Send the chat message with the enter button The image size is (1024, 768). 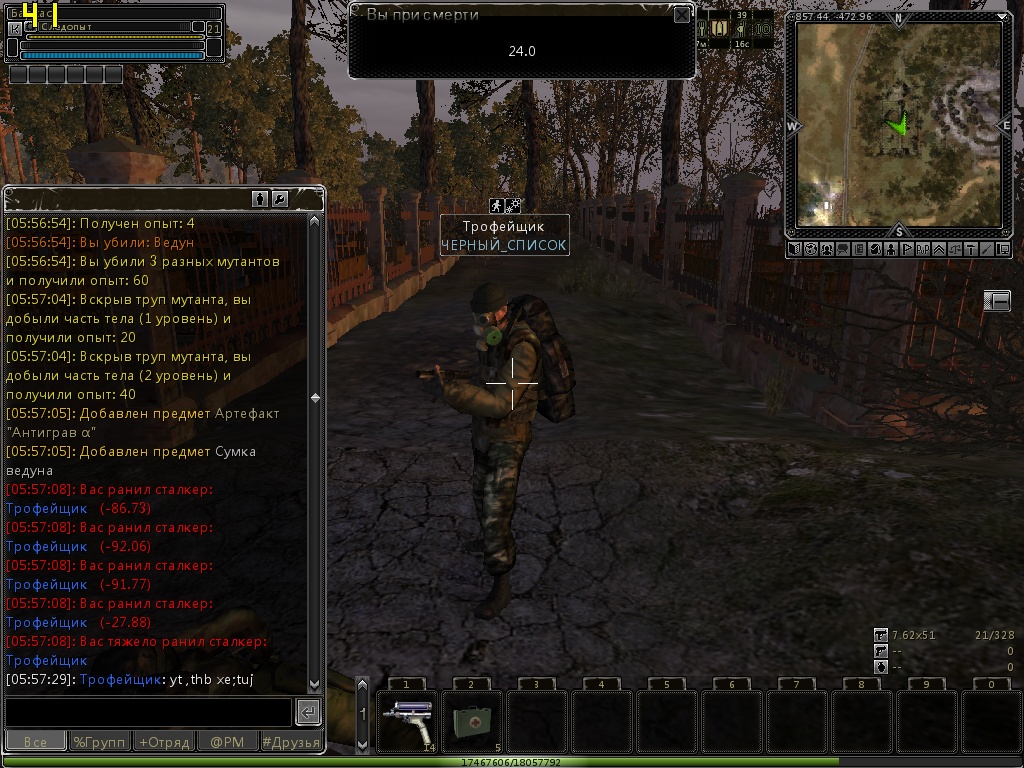coord(308,712)
